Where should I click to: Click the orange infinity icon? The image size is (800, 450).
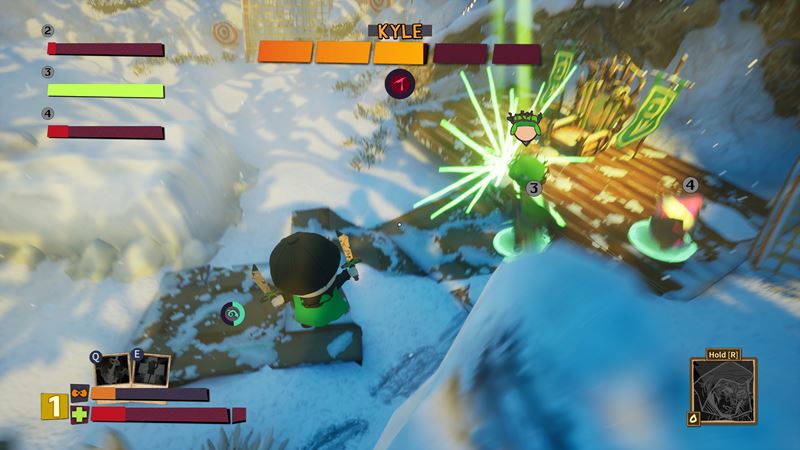click(79, 393)
